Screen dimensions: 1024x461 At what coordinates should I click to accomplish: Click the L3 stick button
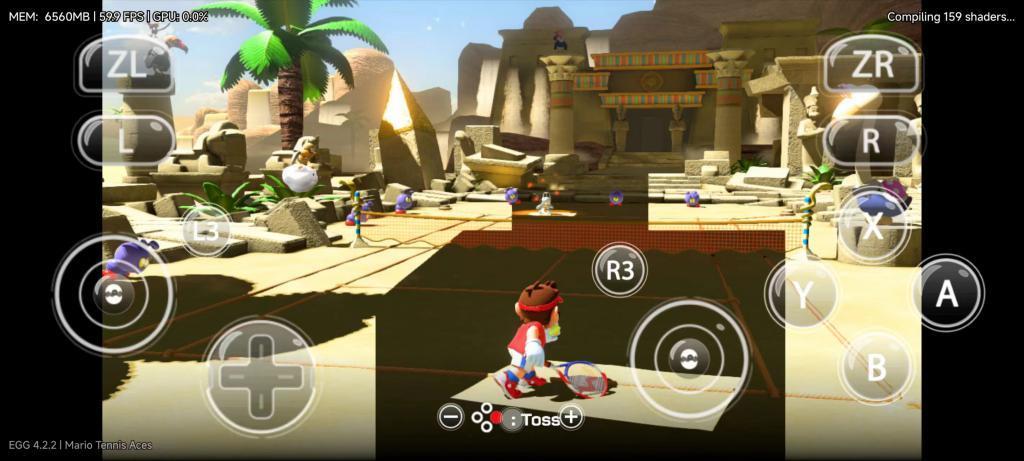click(206, 231)
